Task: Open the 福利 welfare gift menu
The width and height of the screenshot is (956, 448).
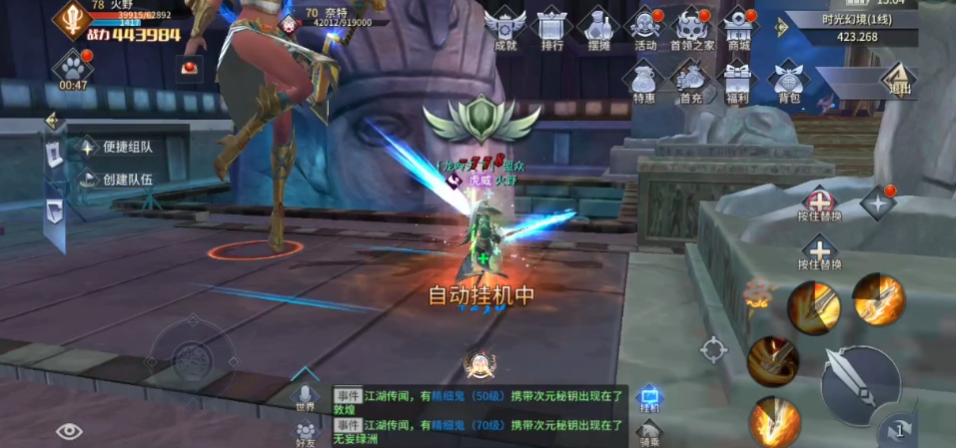Action: [738, 81]
